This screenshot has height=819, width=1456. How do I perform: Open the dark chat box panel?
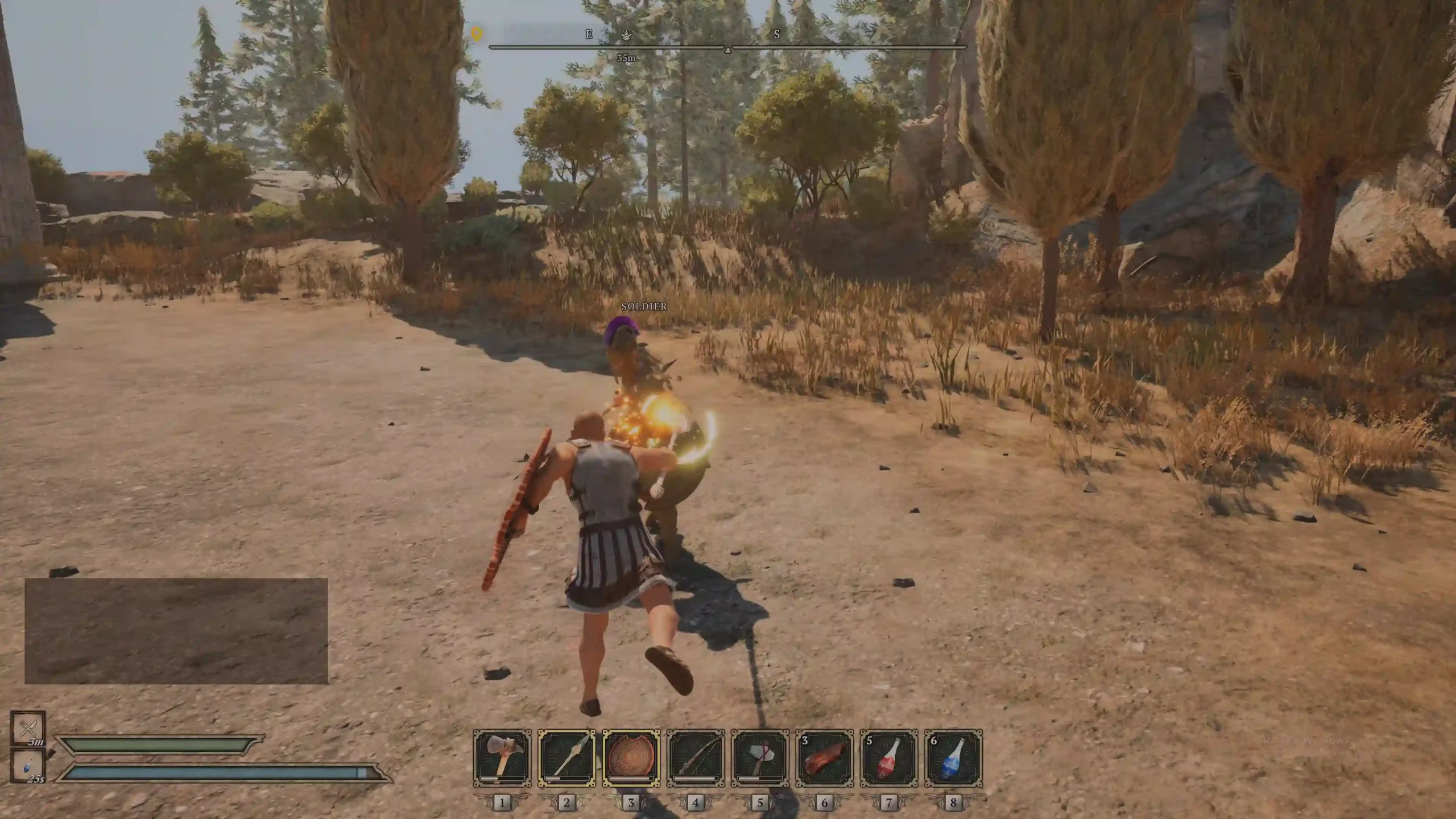point(176,631)
